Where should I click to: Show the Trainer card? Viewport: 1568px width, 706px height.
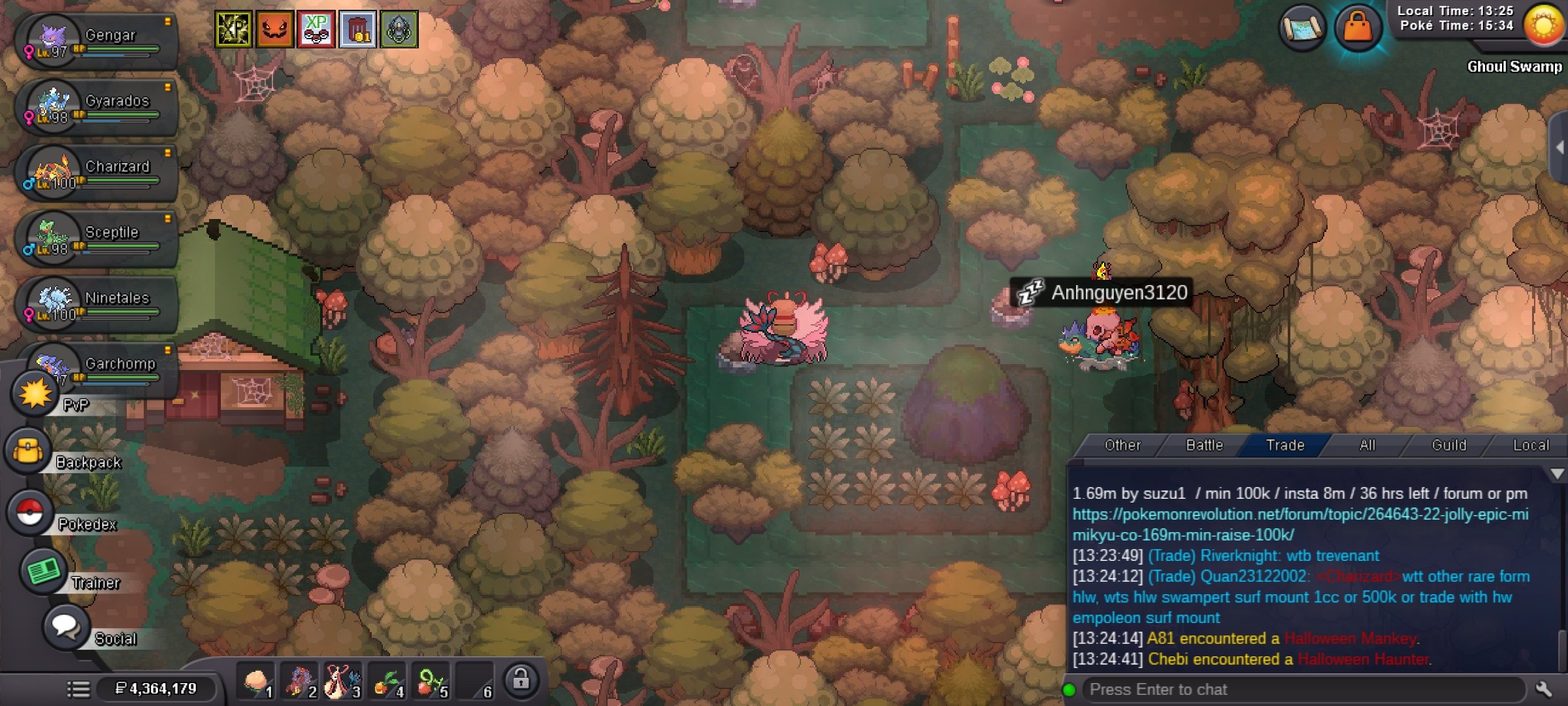(x=43, y=572)
